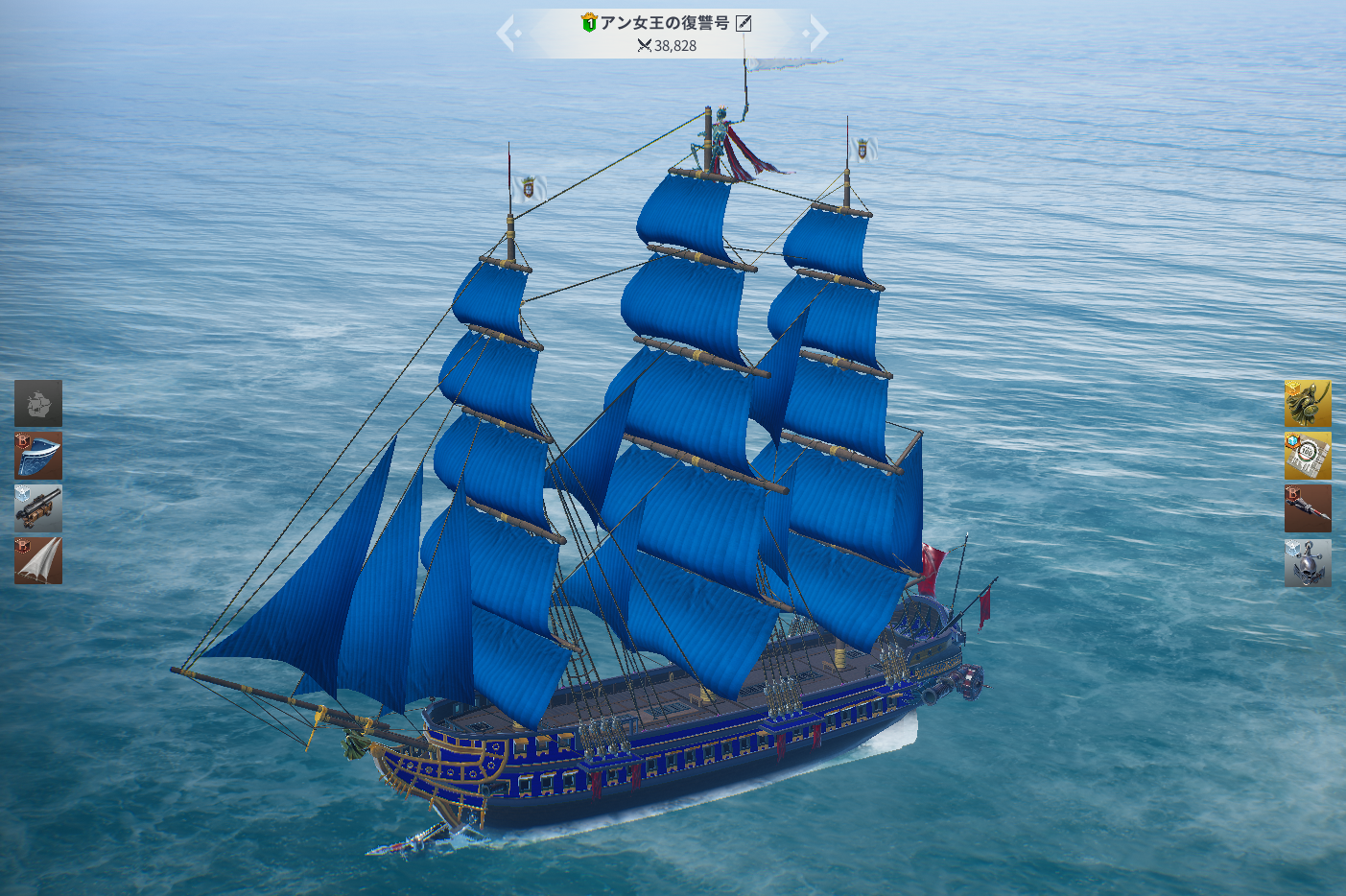
Task: Select the blue hull armor plating slot
Action: 38,456
